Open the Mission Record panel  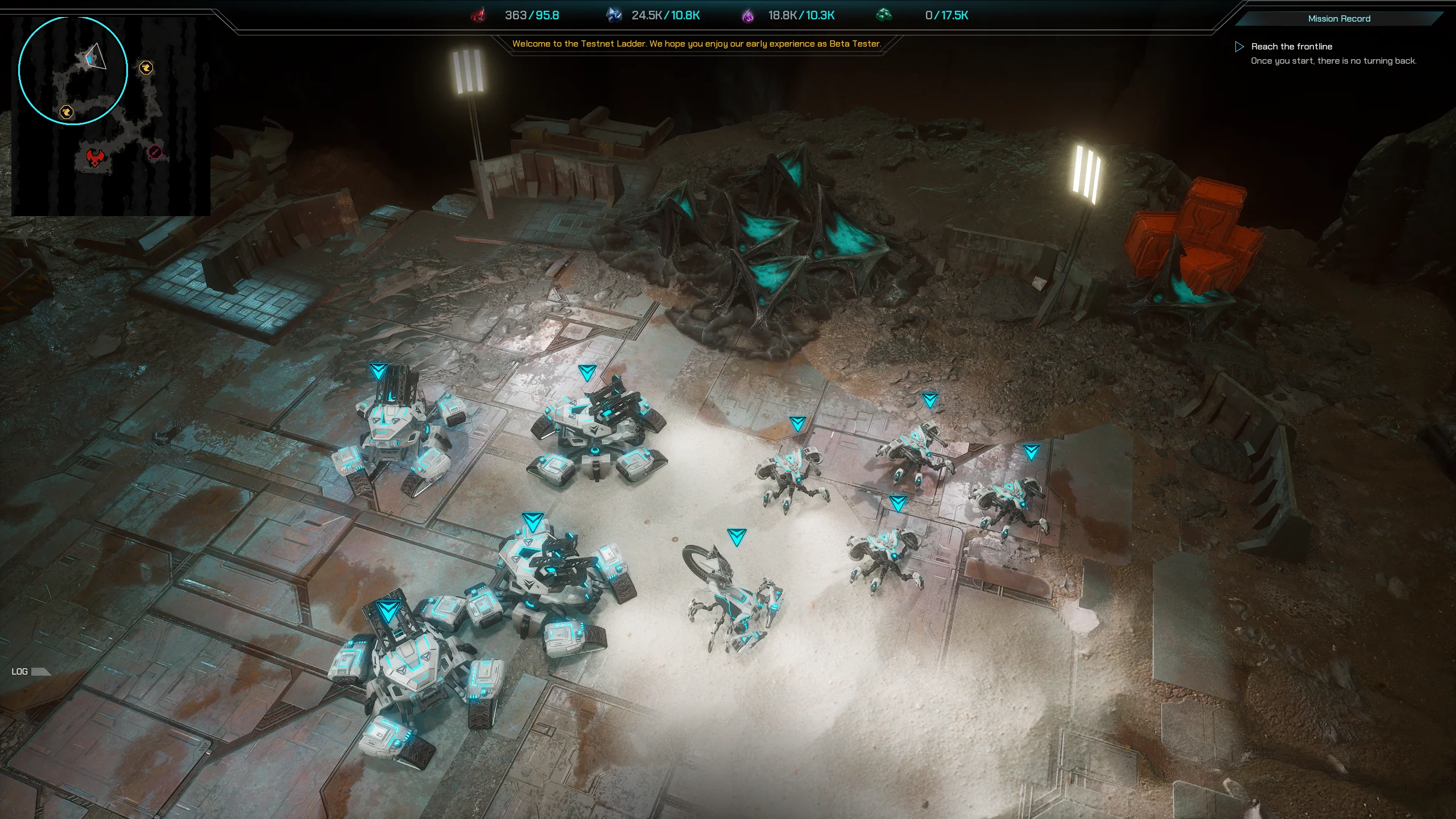(x=1339, y=19)
